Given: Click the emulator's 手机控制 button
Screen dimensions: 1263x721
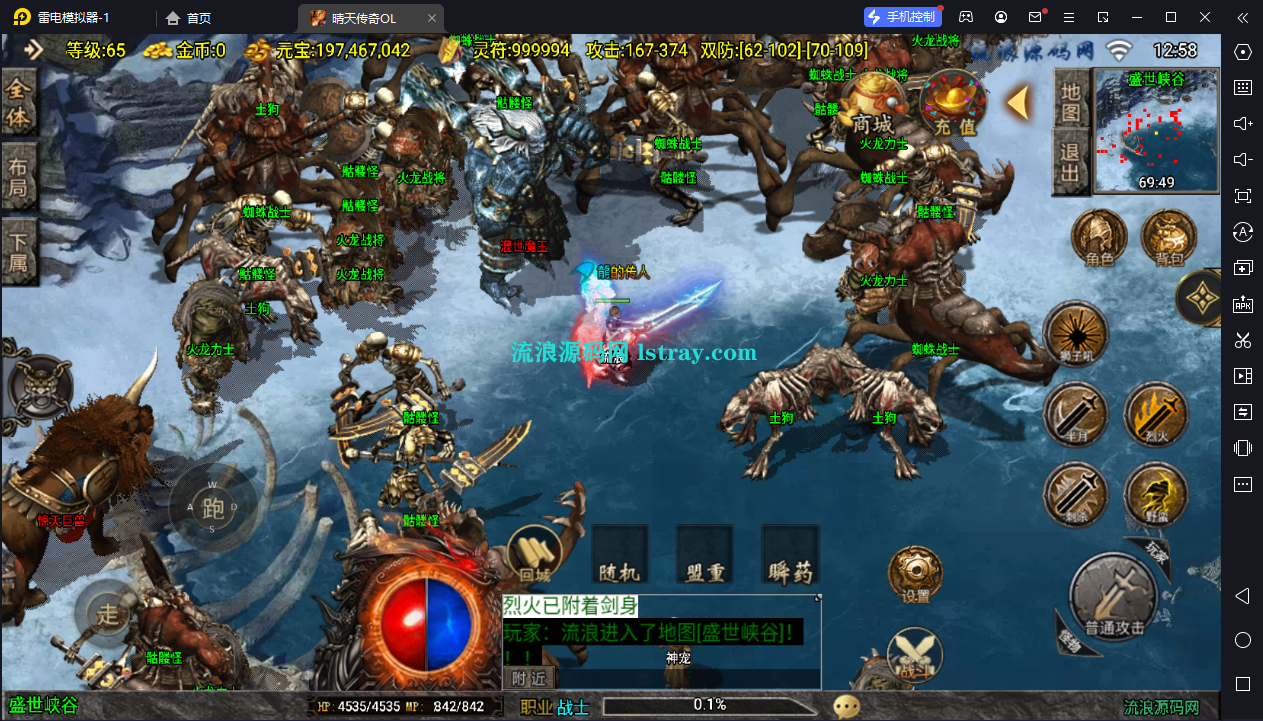Looking at the screenshot, I should point(903,17).
